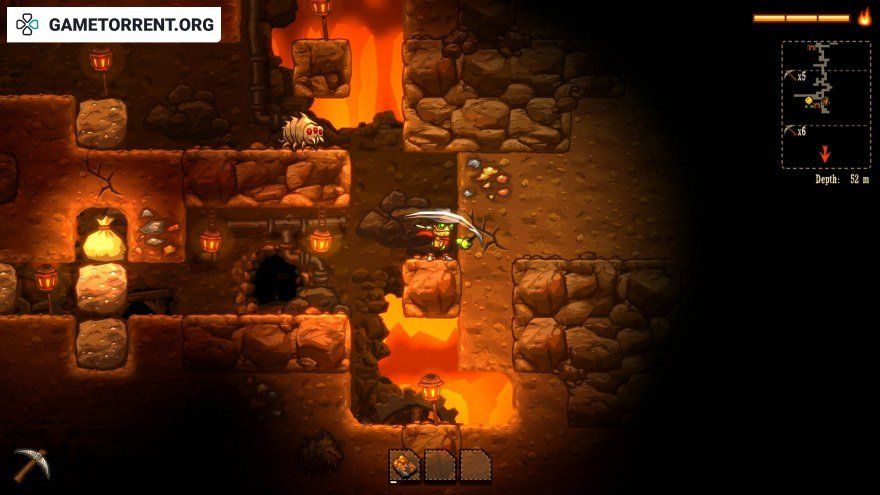Click the flame lamp light icon
The image size is (880, 495).
click(x=864, y=17)
